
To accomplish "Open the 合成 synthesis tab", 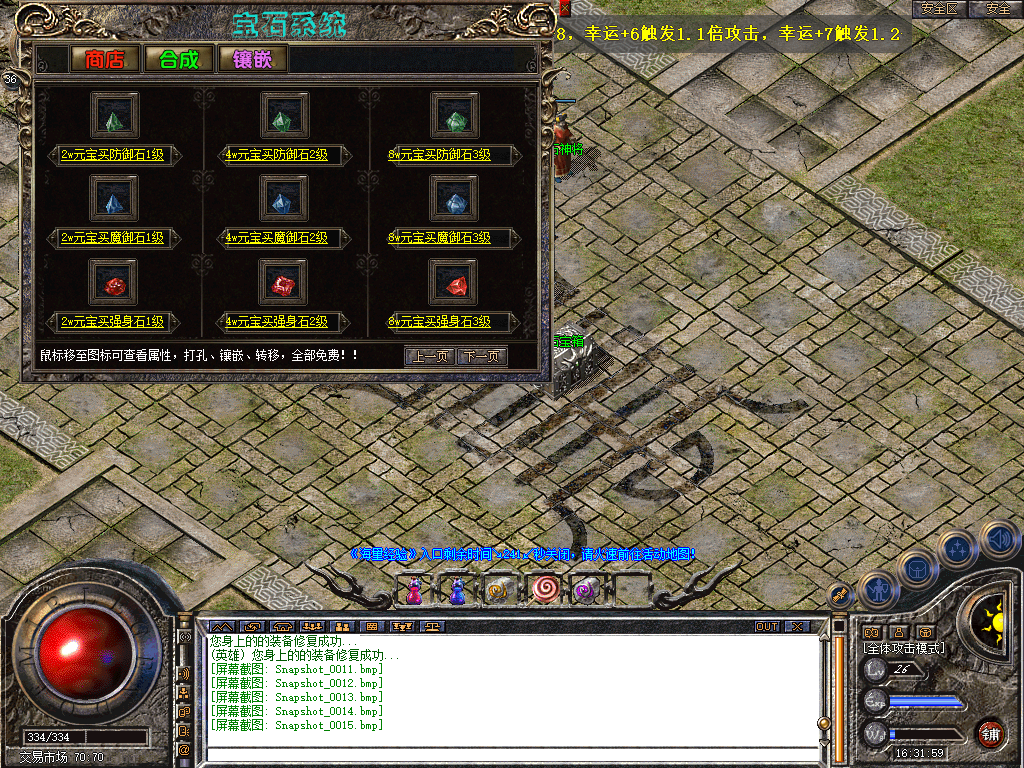I will 179,59.
